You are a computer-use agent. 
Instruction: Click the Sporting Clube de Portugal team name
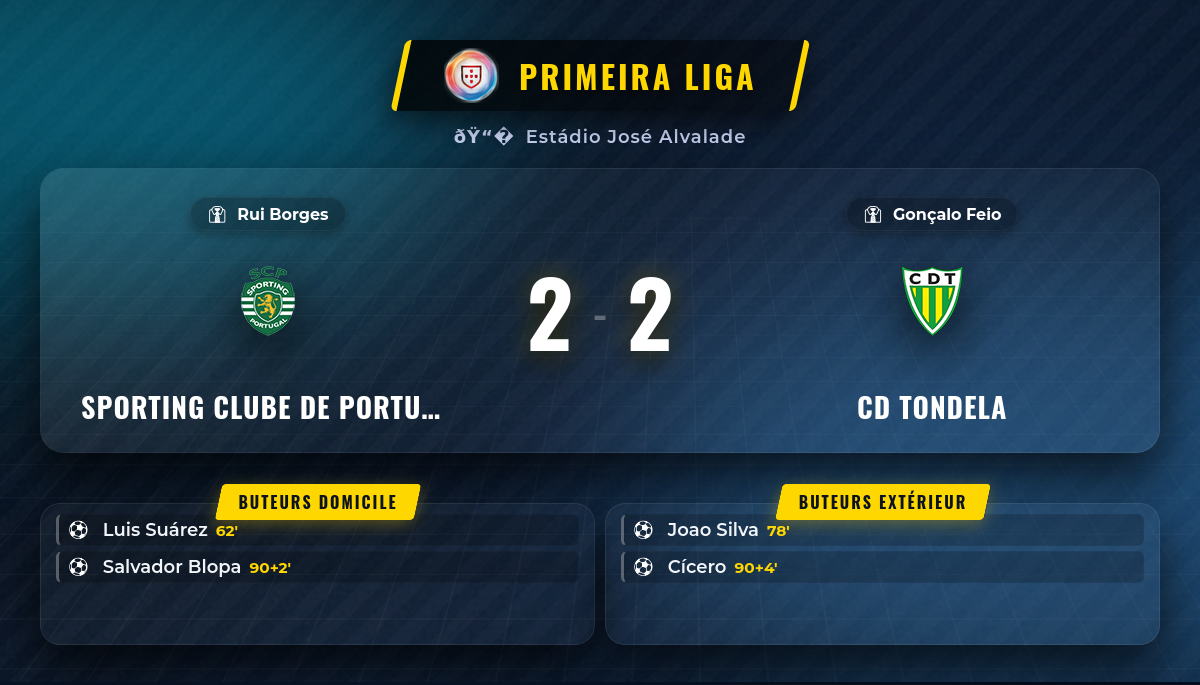(261, 408)
